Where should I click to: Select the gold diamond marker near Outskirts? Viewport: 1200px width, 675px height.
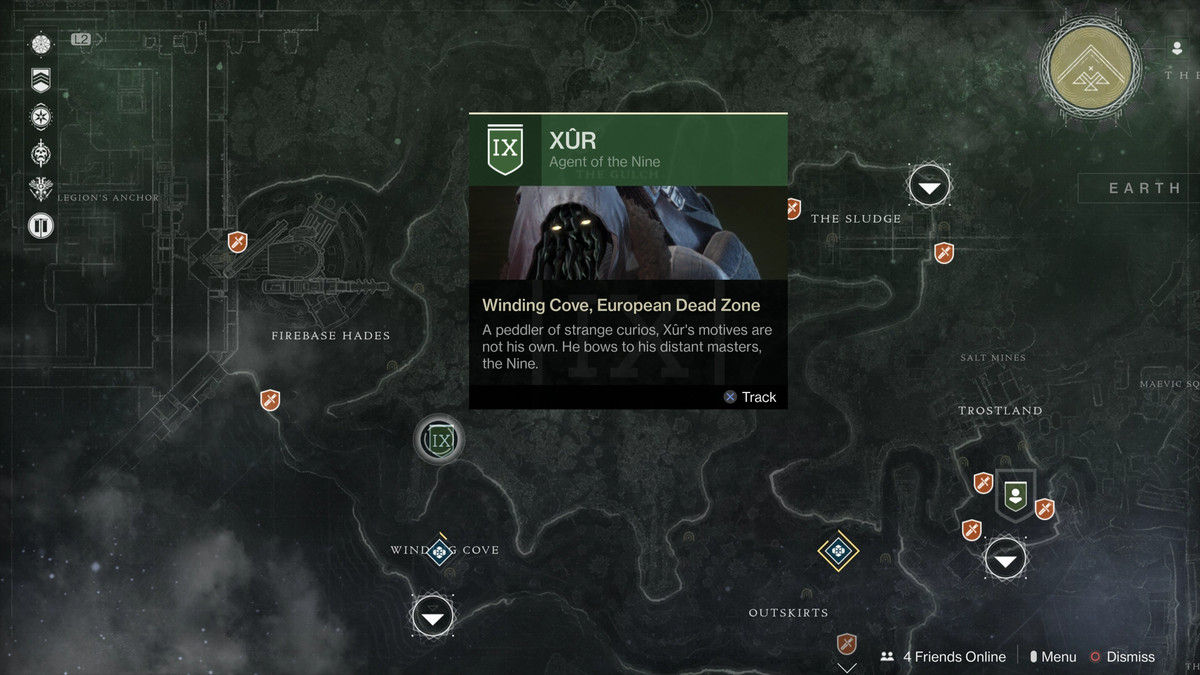coord(838,551)
